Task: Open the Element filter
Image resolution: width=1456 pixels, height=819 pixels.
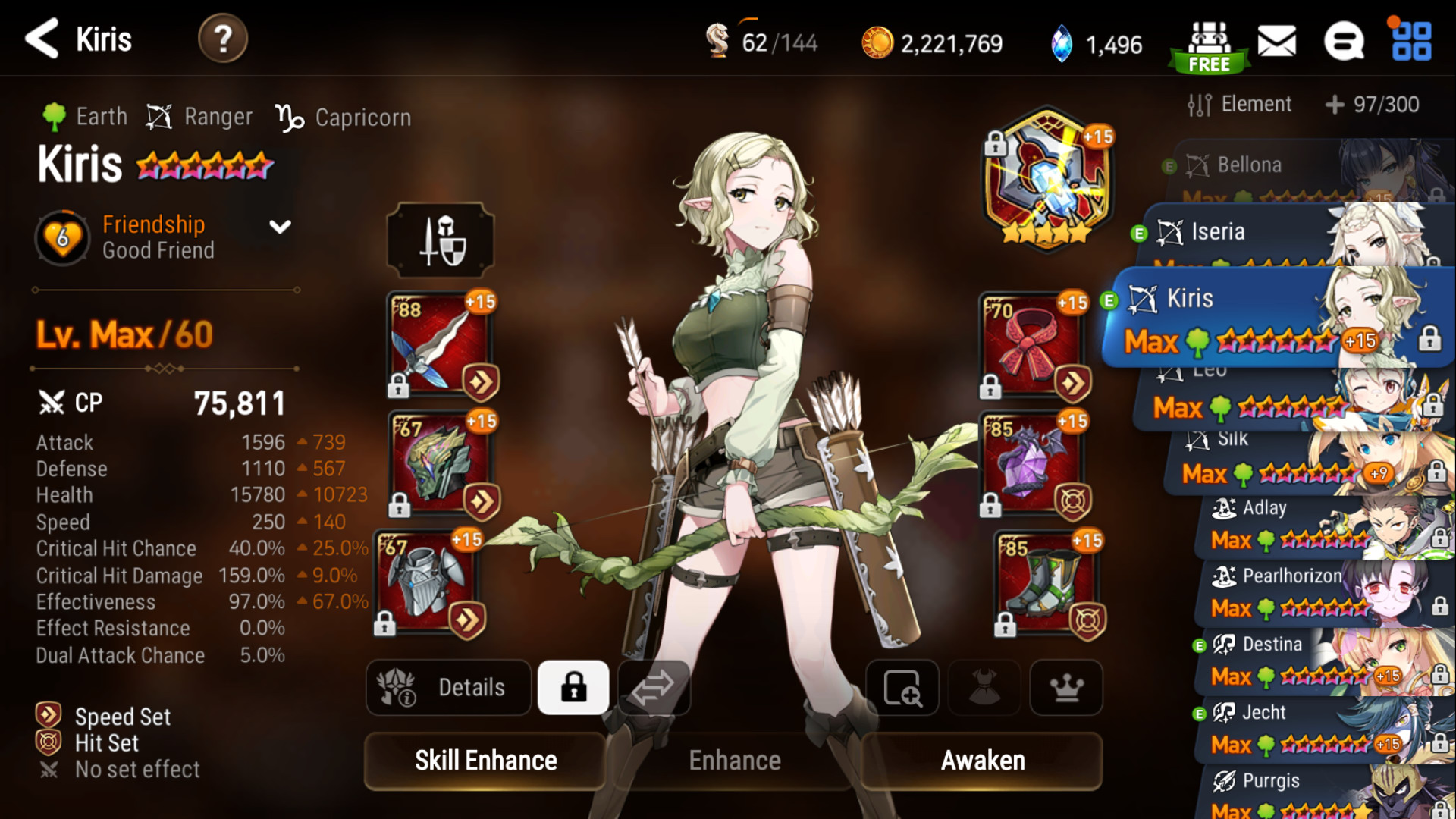Action: point(1240,105)
